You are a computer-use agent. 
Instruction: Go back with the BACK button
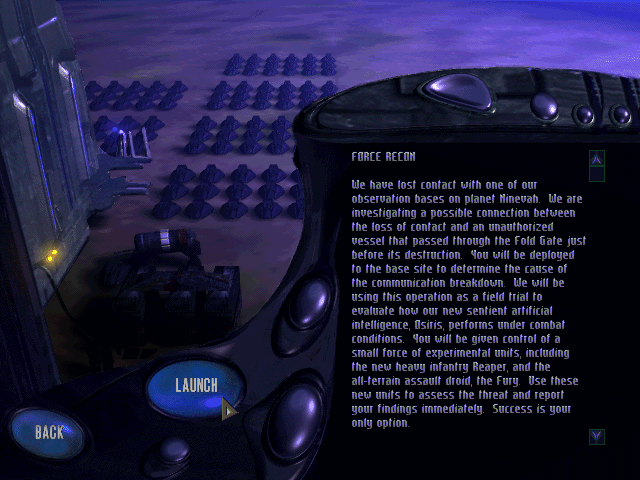pyautogui.click(x=49, y=432)
